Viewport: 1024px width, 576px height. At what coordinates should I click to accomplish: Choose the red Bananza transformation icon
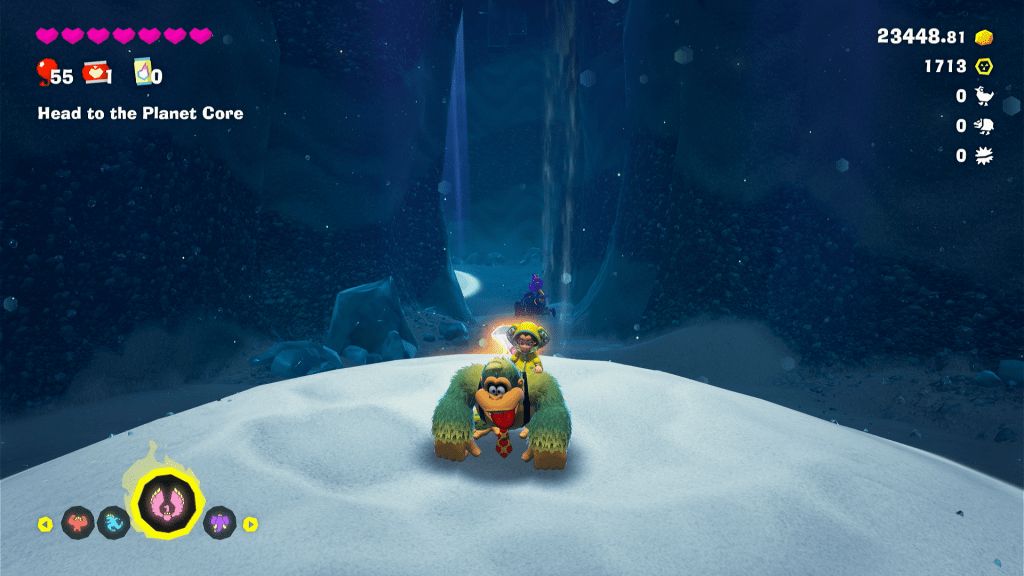click(x=78, y=522)
